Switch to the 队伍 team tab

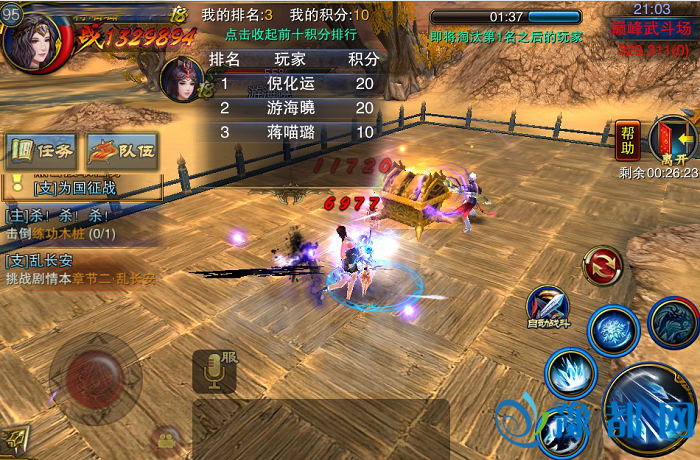coord(122,150)
